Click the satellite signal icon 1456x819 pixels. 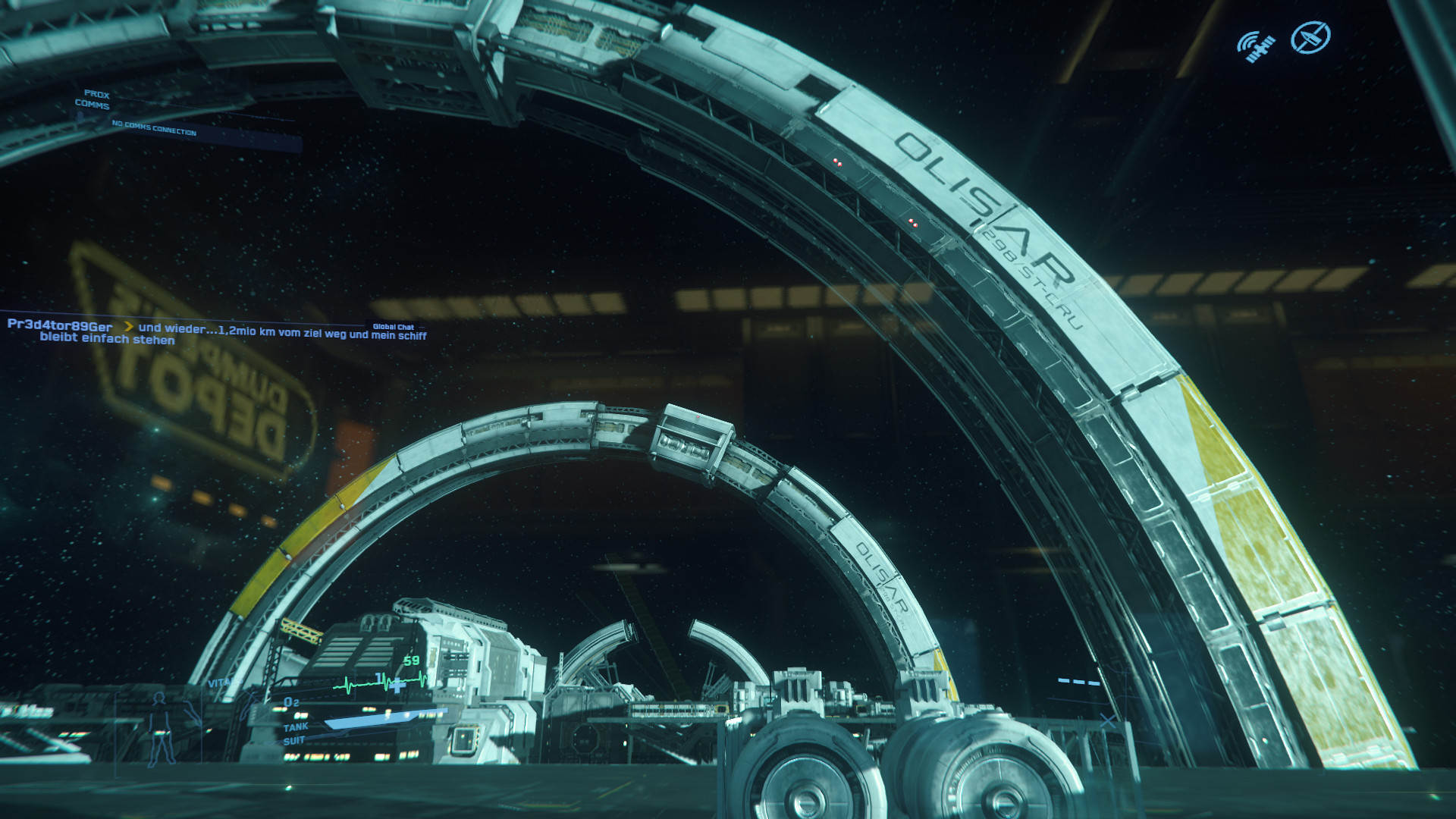point(1256,46)
